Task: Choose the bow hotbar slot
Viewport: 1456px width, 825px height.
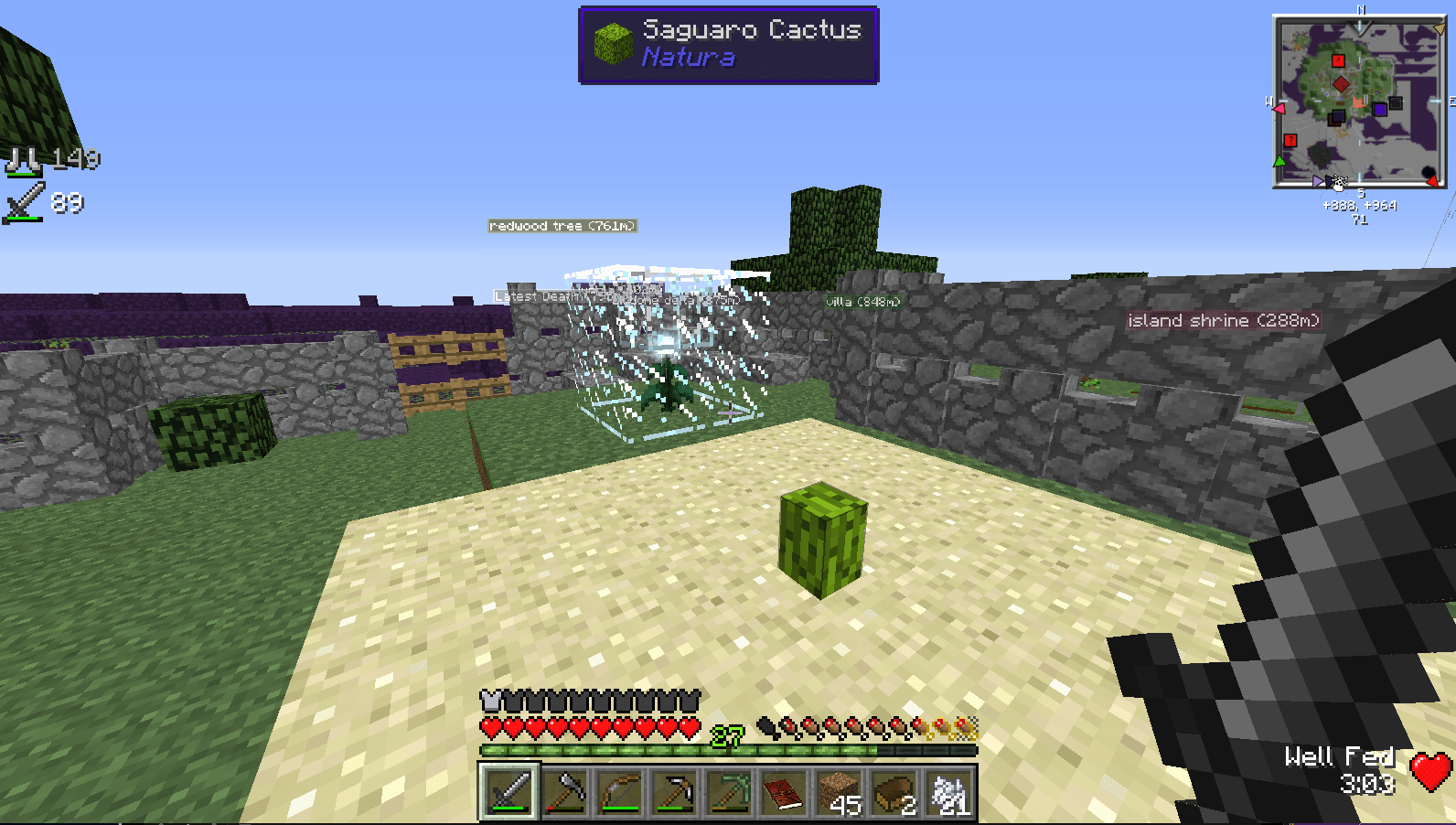Action: pyautogui.click(x=619, y=792)
